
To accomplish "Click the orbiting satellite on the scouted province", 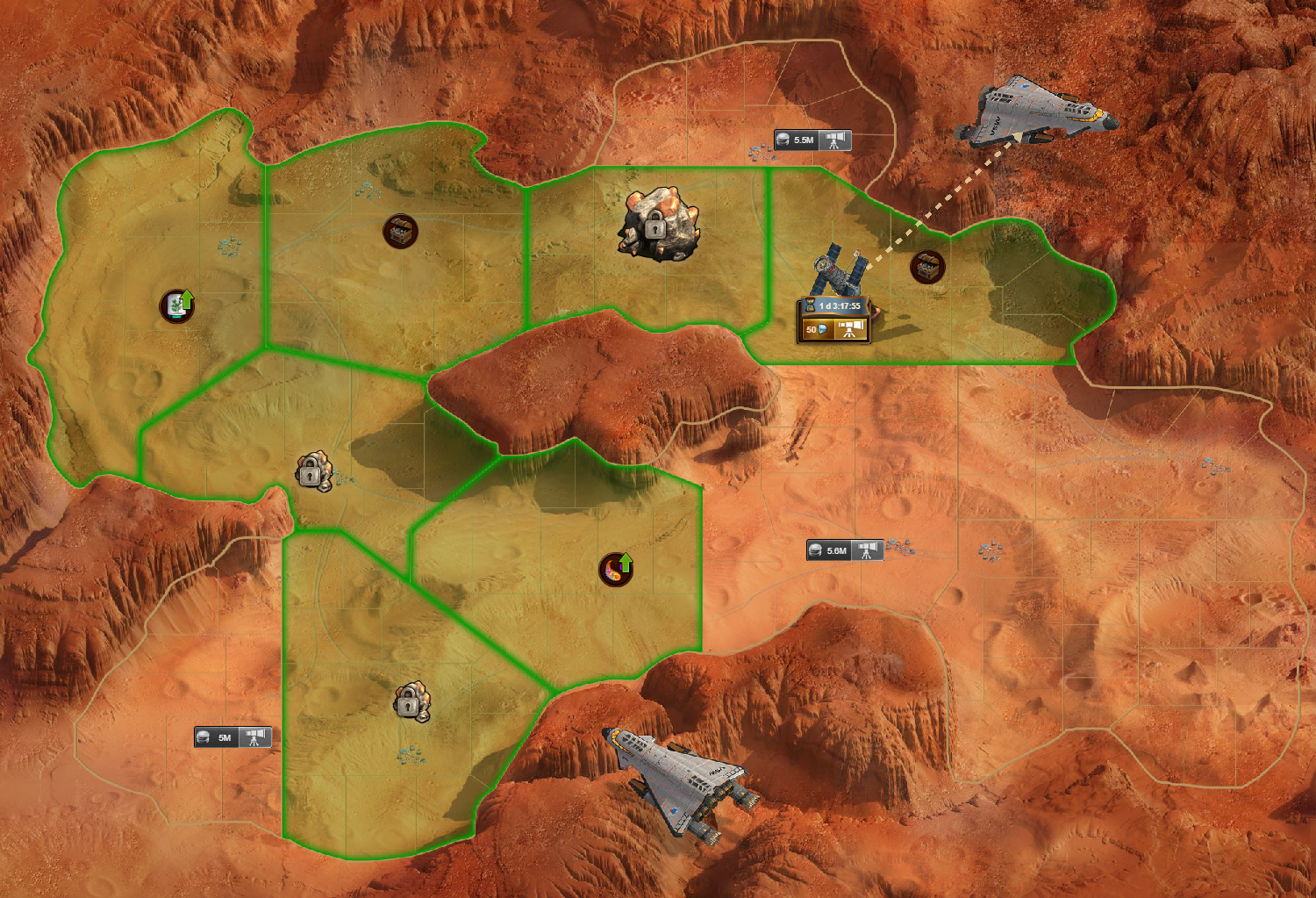I will pyautogui.click(x=833, y=272).
